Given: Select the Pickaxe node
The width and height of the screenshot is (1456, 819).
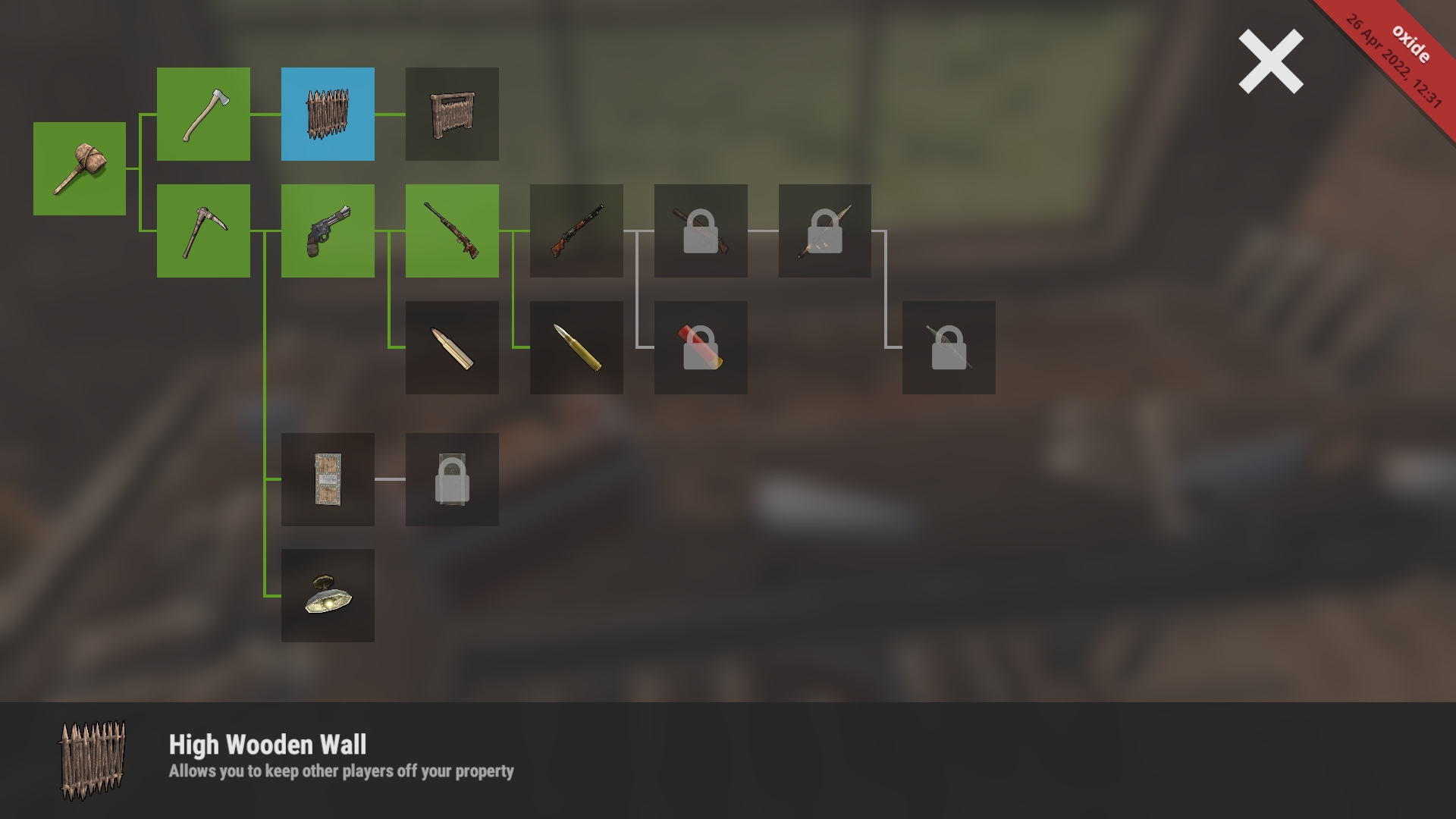Looking at the screenshot, I should click(203, 231).
